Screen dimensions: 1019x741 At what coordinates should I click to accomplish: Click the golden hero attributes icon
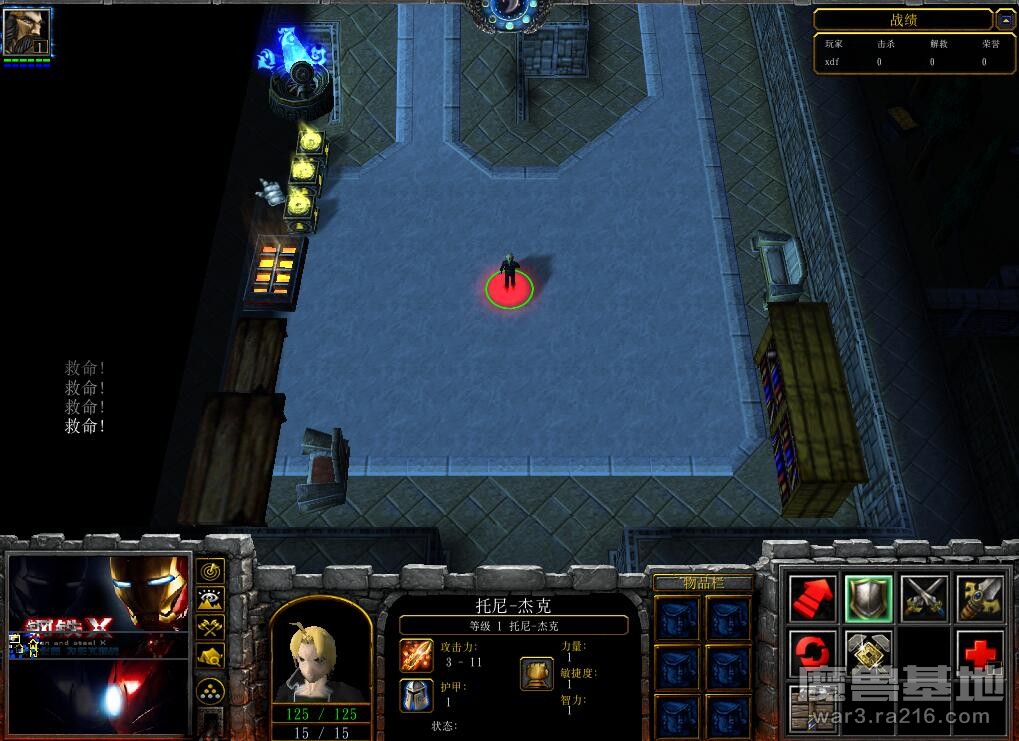(537, 674)
